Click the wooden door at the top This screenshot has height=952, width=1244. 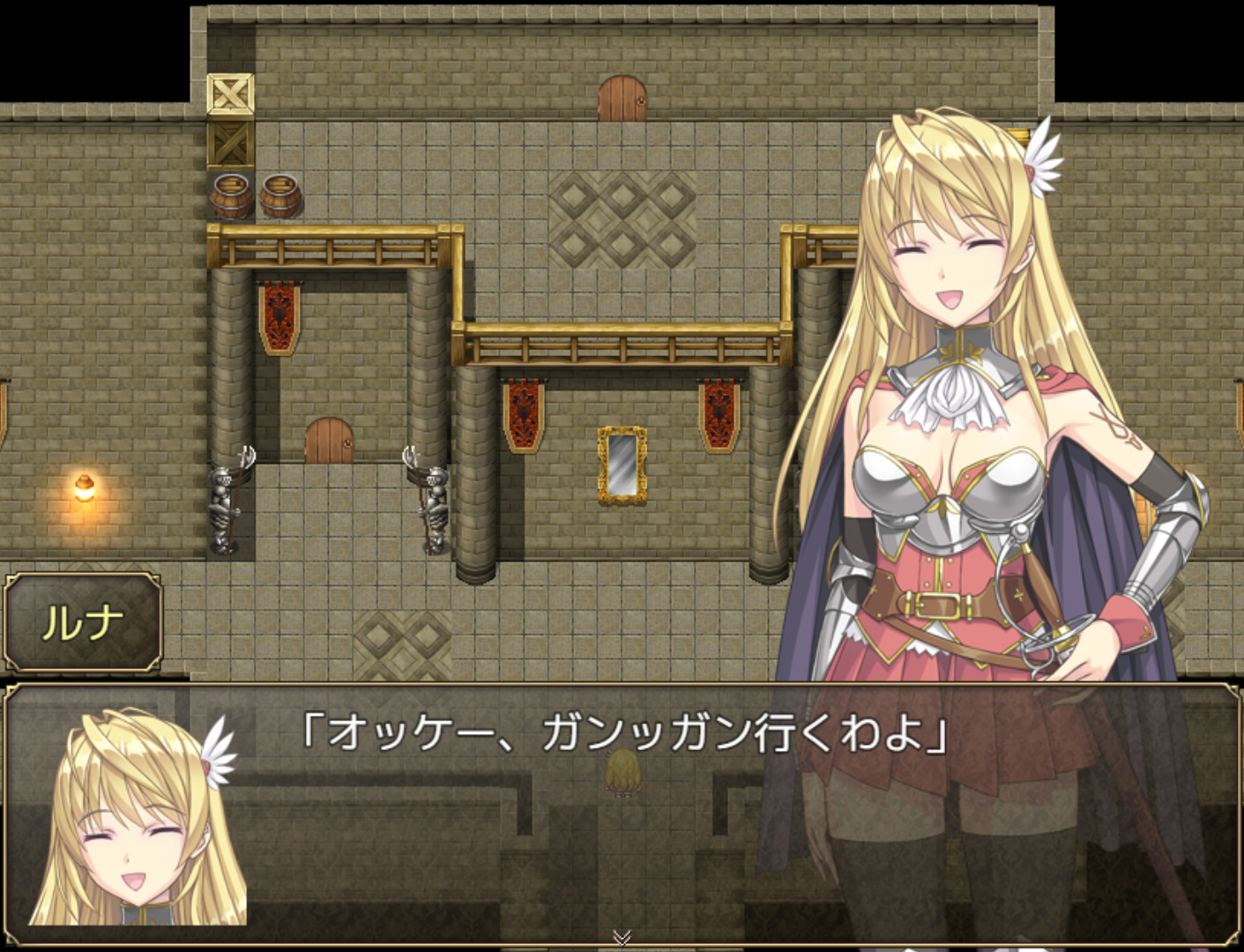click(x=622, y=97)
